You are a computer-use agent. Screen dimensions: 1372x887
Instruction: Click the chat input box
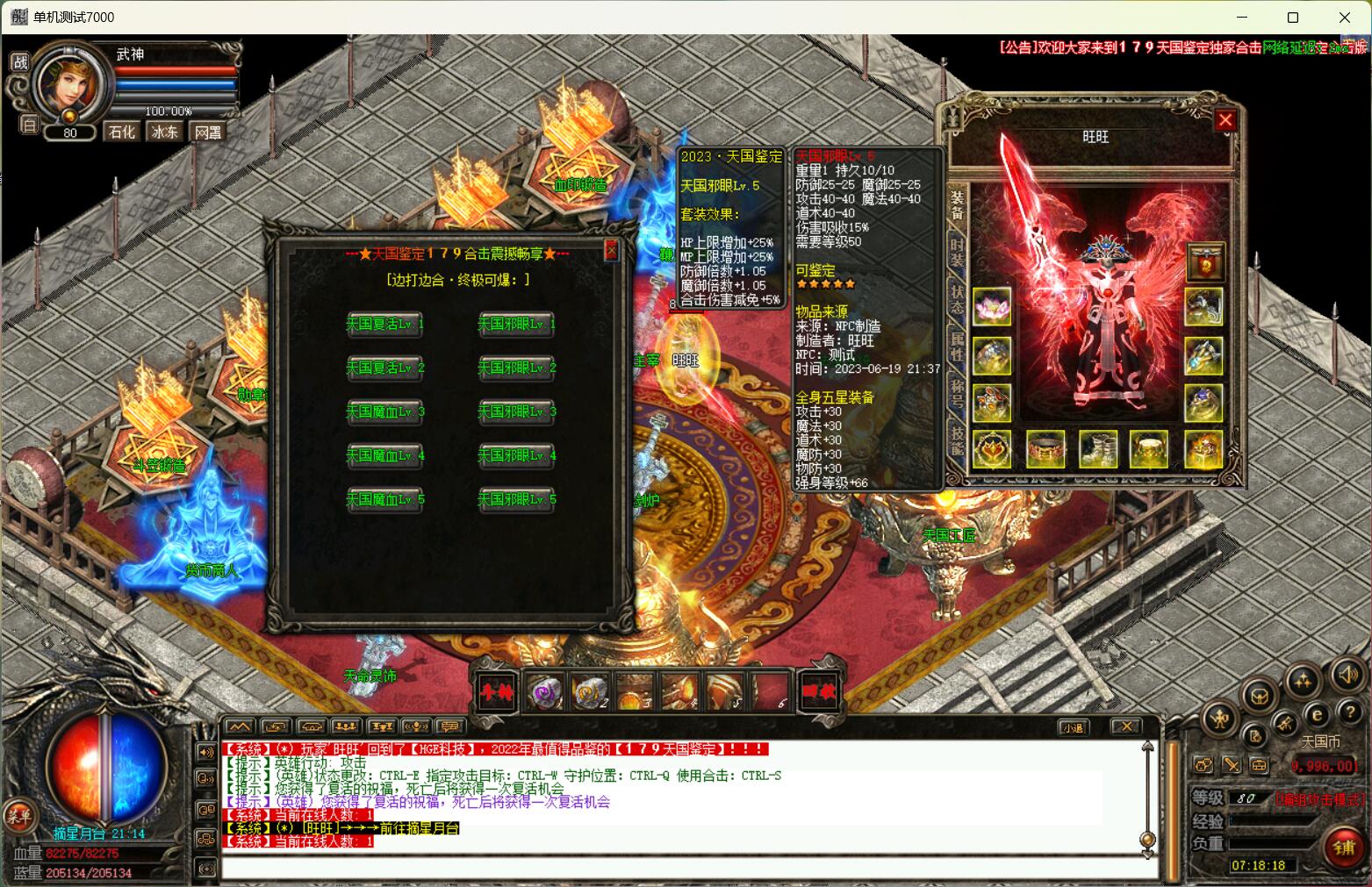pyautogui.click(x=685, y=868)
